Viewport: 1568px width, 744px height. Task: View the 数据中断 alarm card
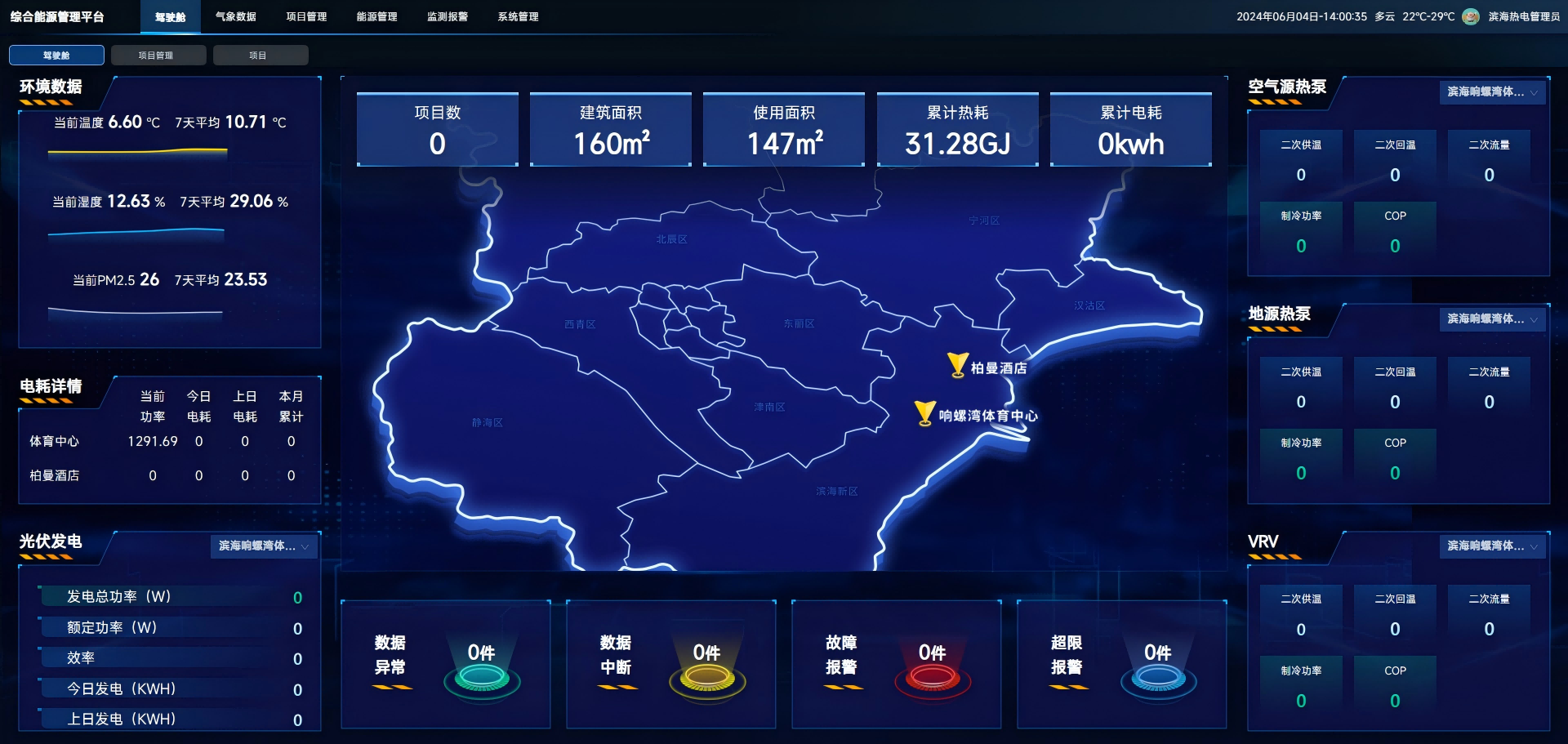click(x=670, y=664)
